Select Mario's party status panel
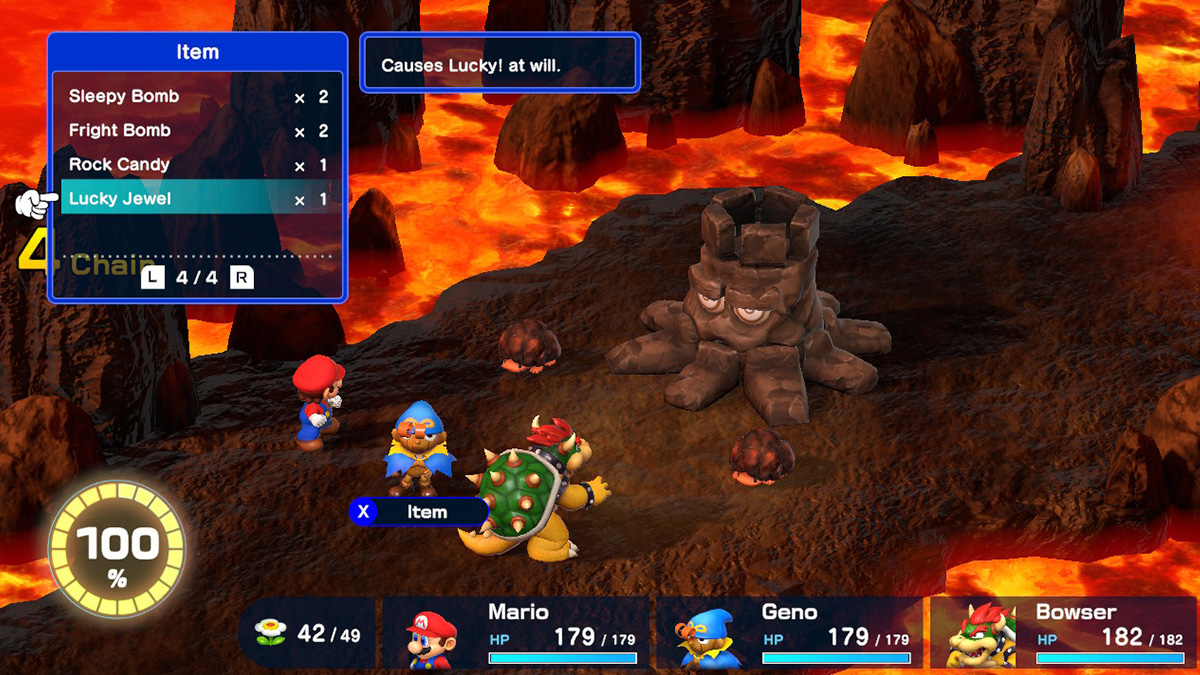 tap(516, 633)
